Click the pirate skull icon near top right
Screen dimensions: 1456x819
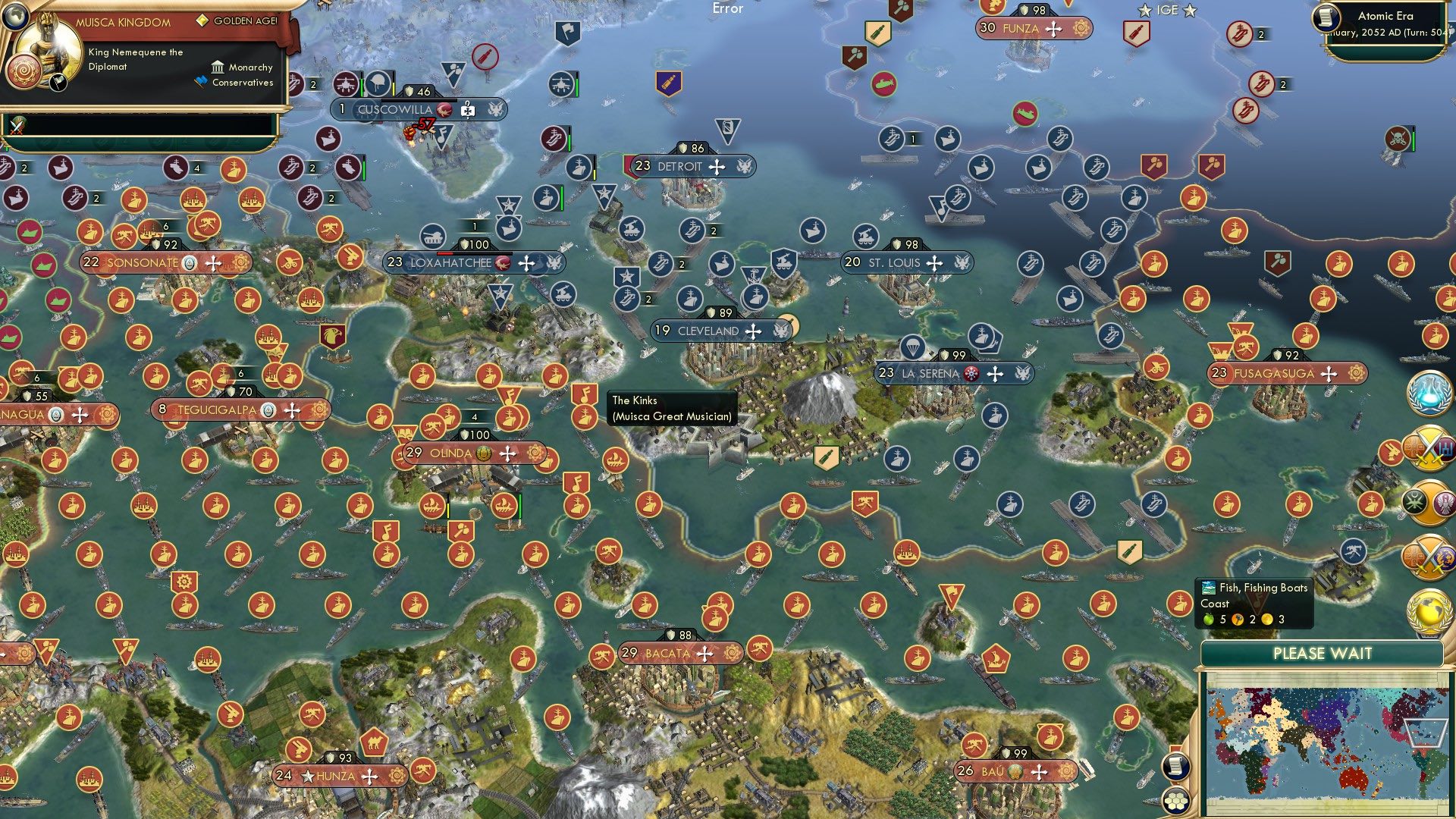pos(1397,138)
